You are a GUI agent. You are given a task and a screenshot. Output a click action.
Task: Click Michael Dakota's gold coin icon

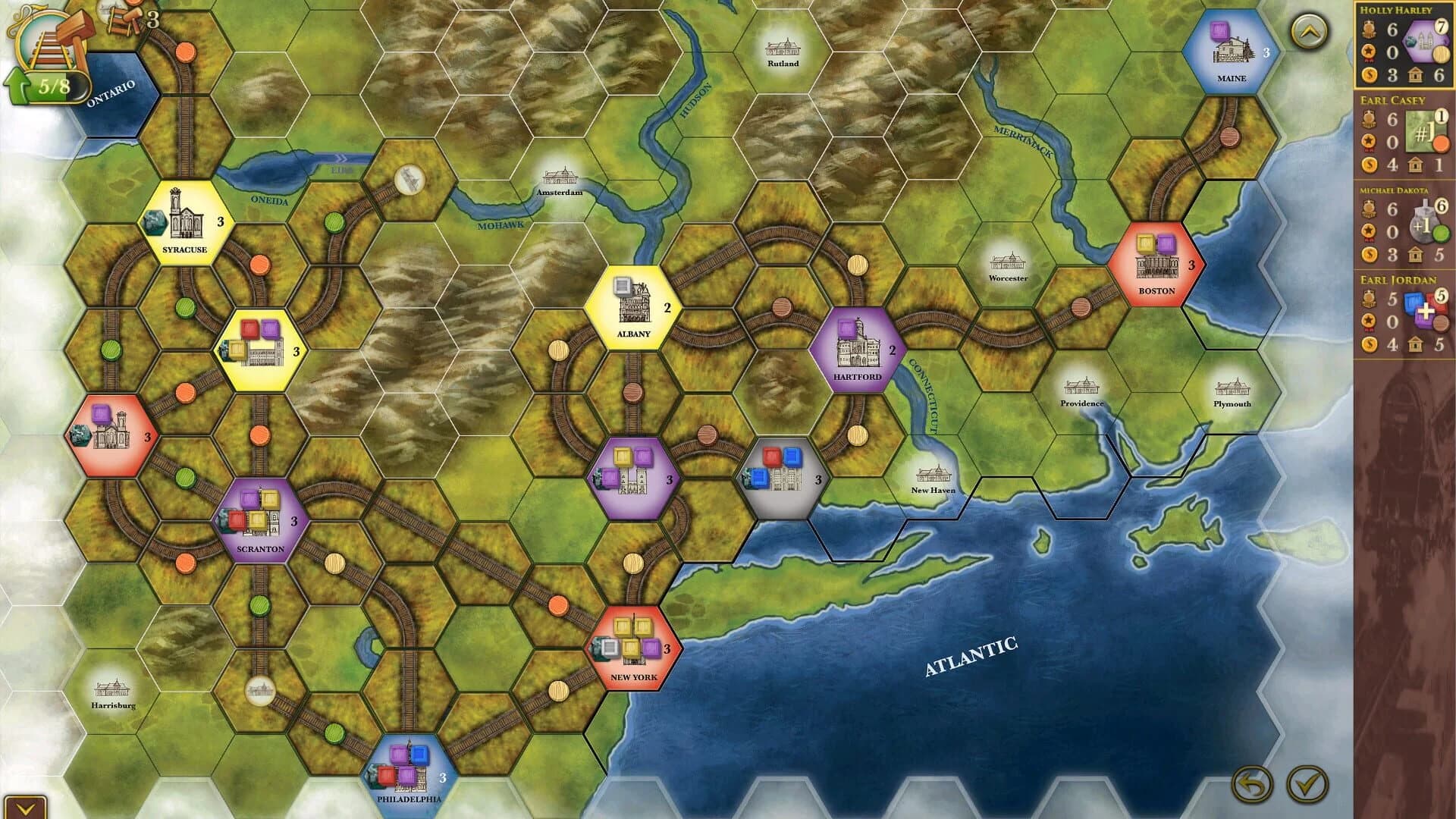pyautogui.click(x=1369, y=253)
